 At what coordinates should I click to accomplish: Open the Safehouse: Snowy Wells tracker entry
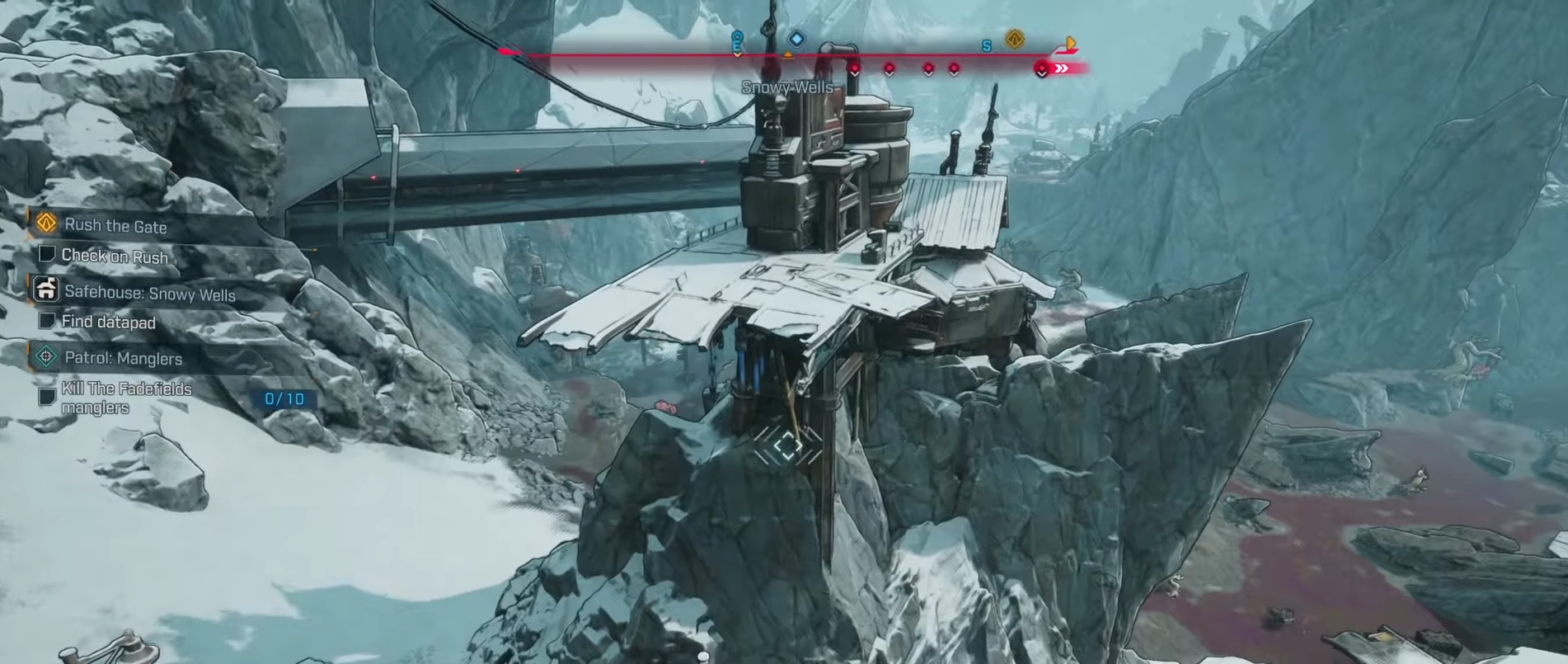pyautogui.click(x=149, y=294)
